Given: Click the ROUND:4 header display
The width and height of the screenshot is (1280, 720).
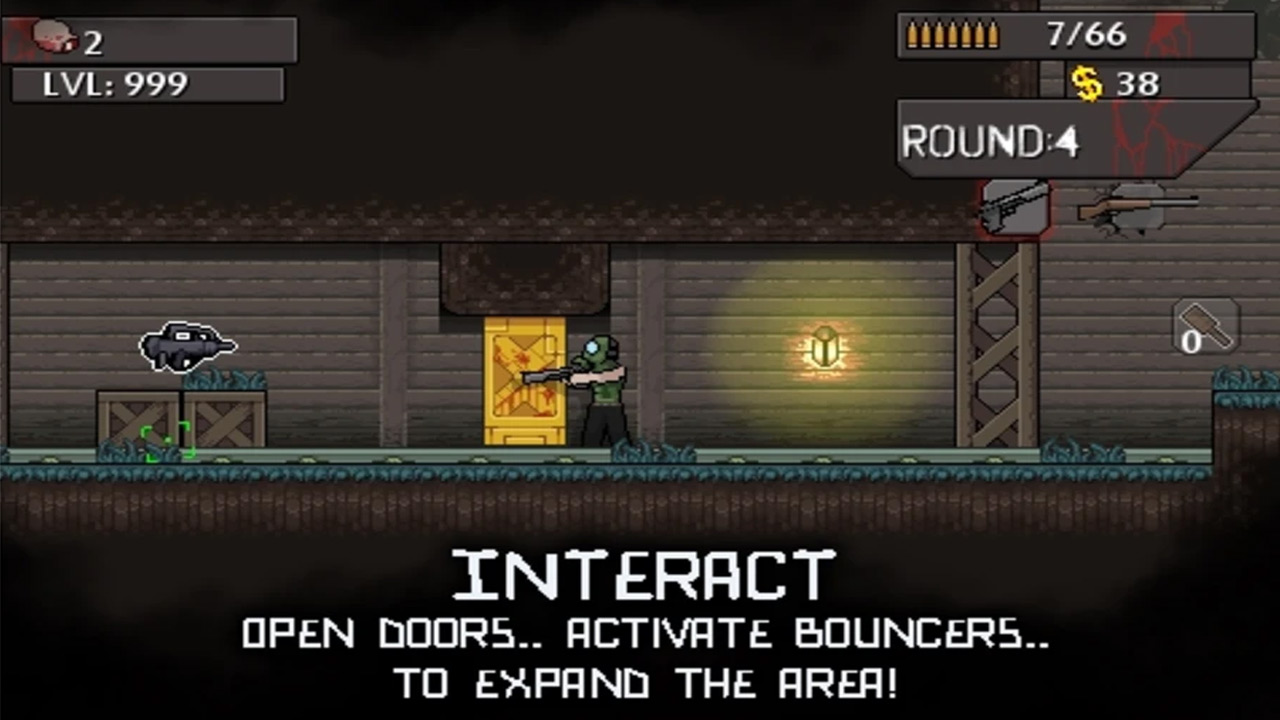Looking at the screenshot, I should click(990, 140).
